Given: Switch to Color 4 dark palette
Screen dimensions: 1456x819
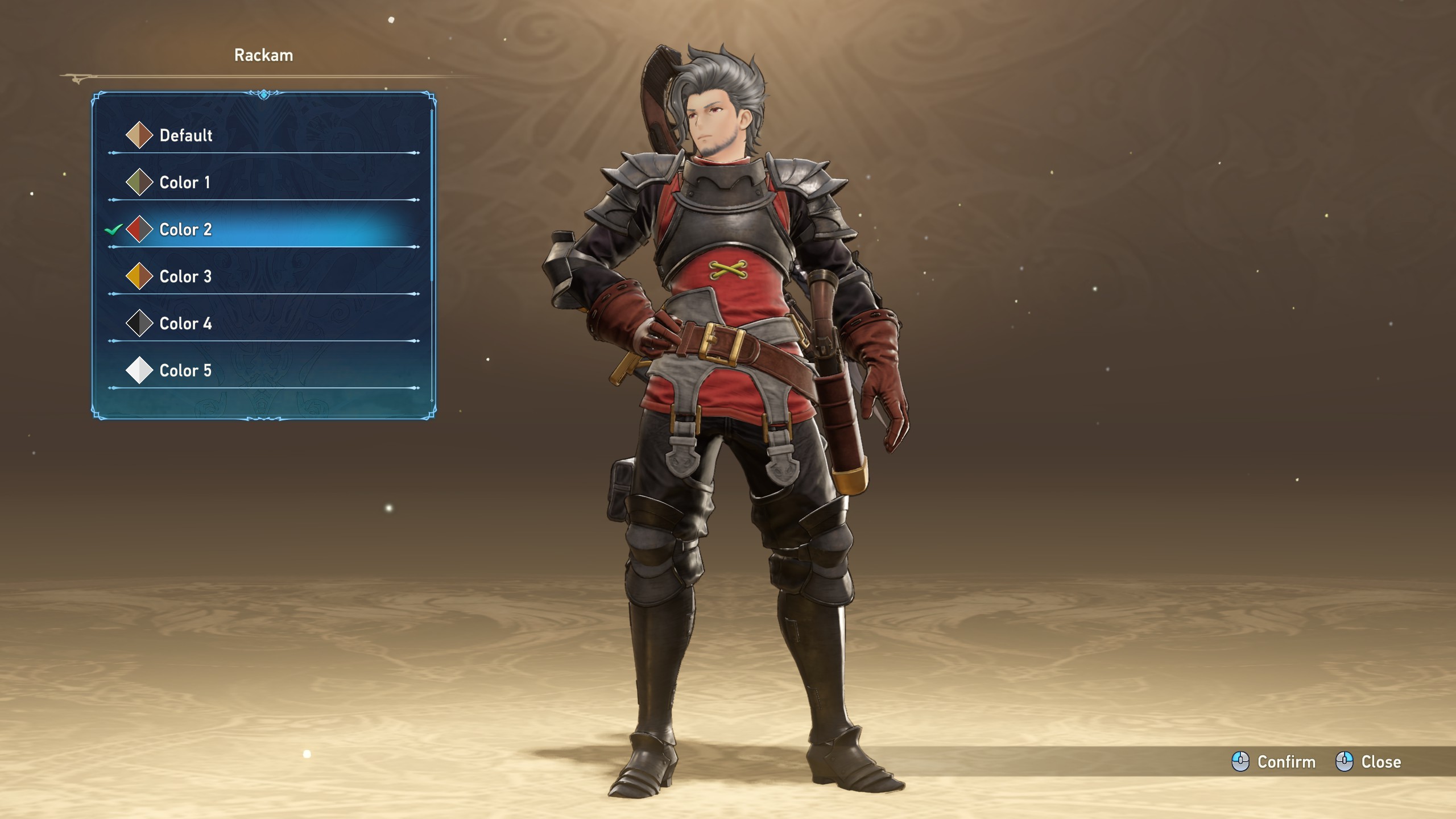Looking at the screenshot, I should pos(185,324).
